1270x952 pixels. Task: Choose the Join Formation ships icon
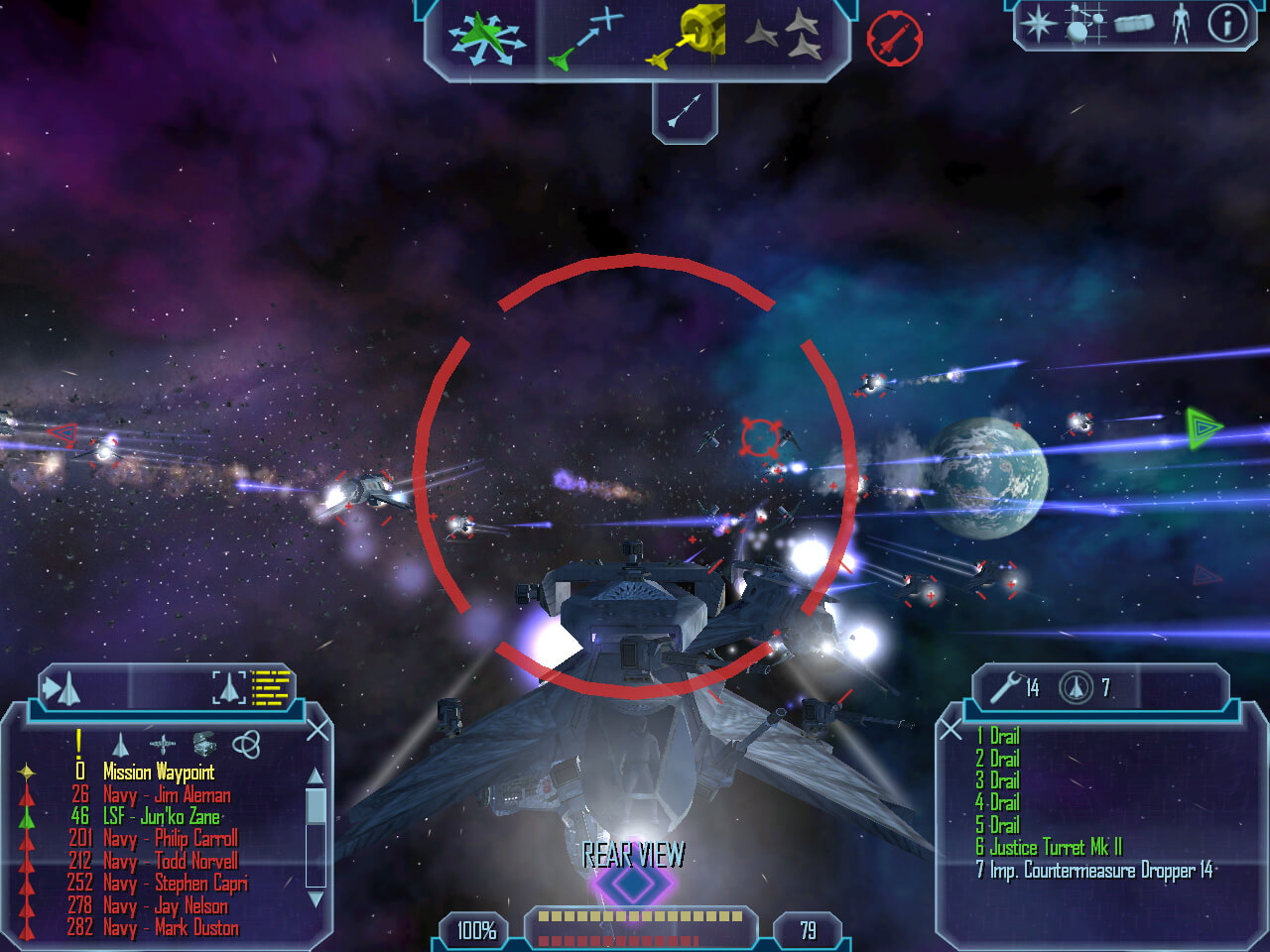783,36
